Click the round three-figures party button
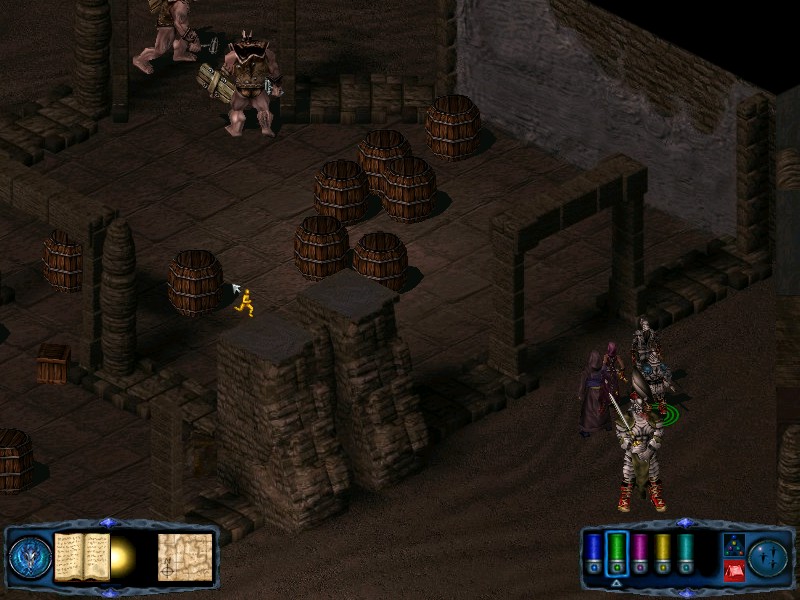 click(769, 556)
